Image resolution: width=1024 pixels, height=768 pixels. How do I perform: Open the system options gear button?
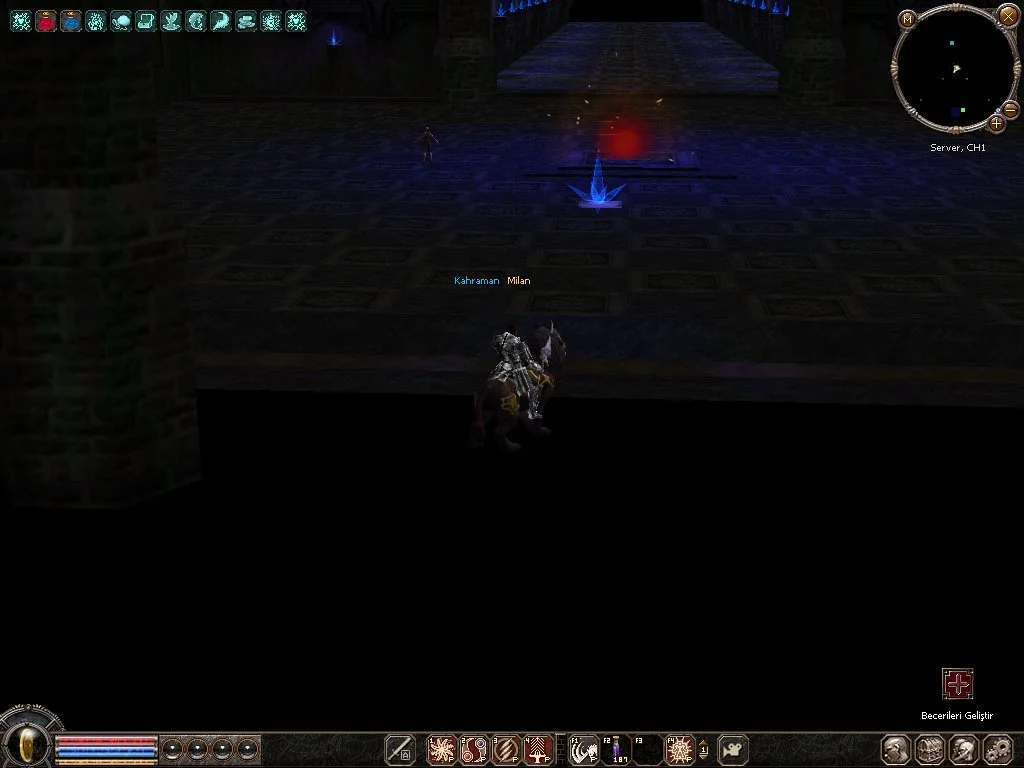click(998, 749)
